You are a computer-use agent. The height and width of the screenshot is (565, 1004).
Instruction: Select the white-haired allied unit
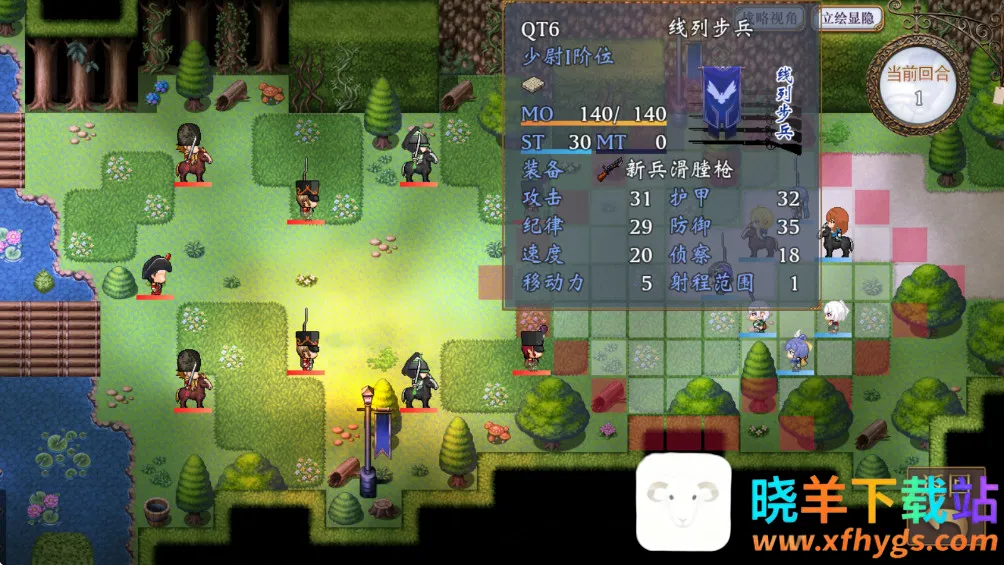coord(833,316)
